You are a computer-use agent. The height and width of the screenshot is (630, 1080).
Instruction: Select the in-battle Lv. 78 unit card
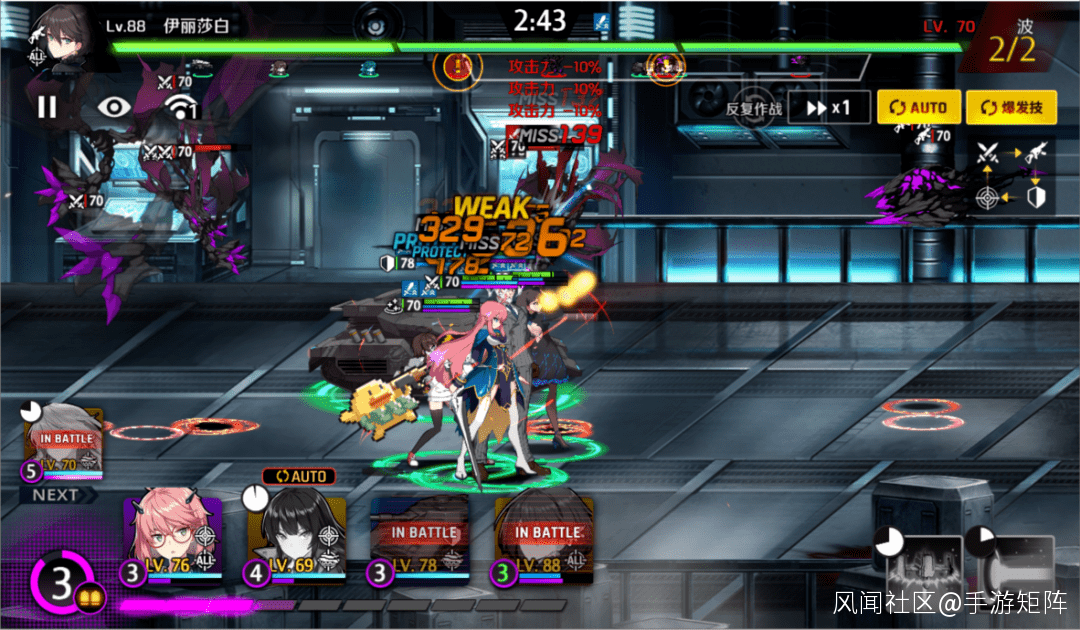click(x=420, y=539)
